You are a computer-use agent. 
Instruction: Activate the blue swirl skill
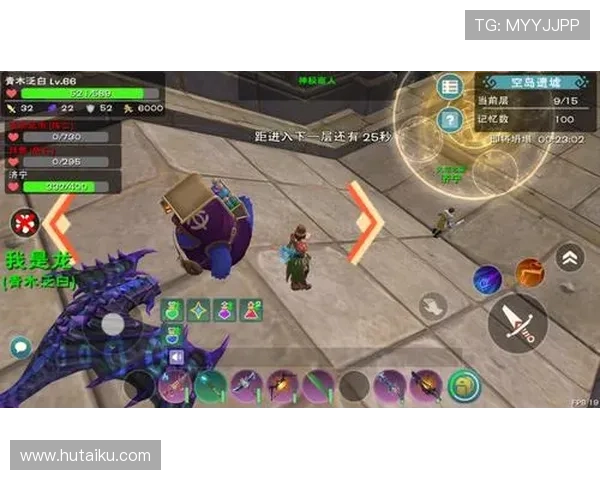point(487,279)
